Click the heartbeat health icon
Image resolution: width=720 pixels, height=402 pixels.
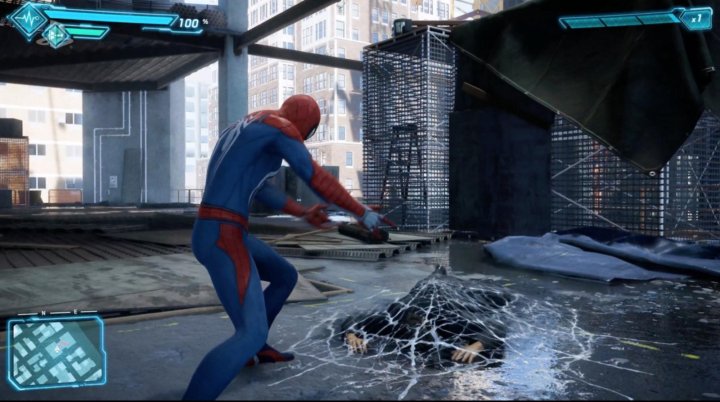(x=27, y=18)
